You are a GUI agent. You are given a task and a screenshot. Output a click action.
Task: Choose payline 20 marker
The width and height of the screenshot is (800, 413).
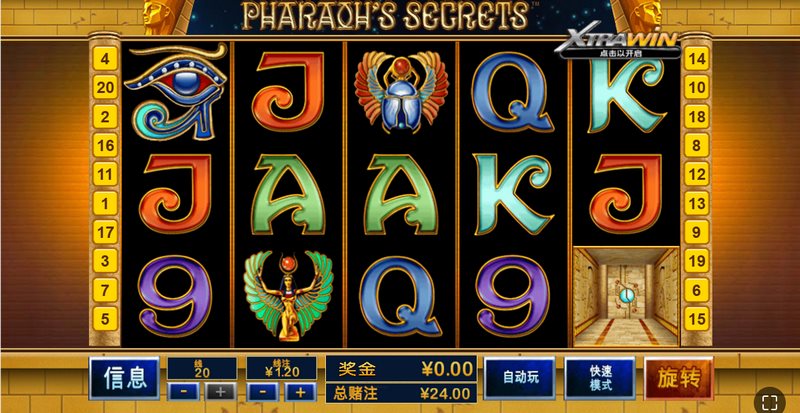tap(105, 88)
